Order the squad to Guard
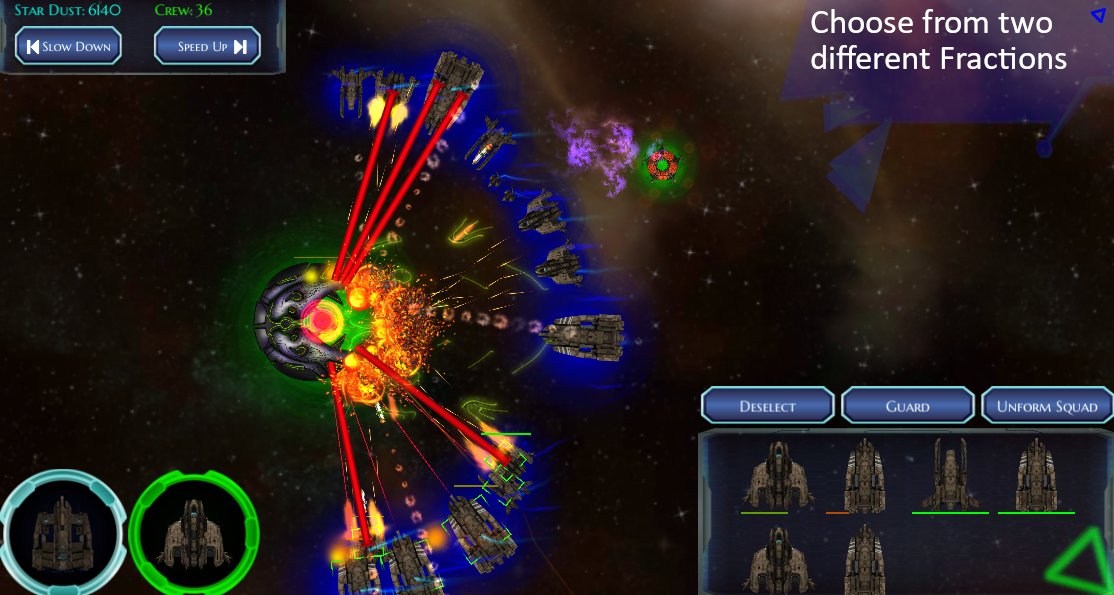1114x595 pixels. click(x=908, y=406)
